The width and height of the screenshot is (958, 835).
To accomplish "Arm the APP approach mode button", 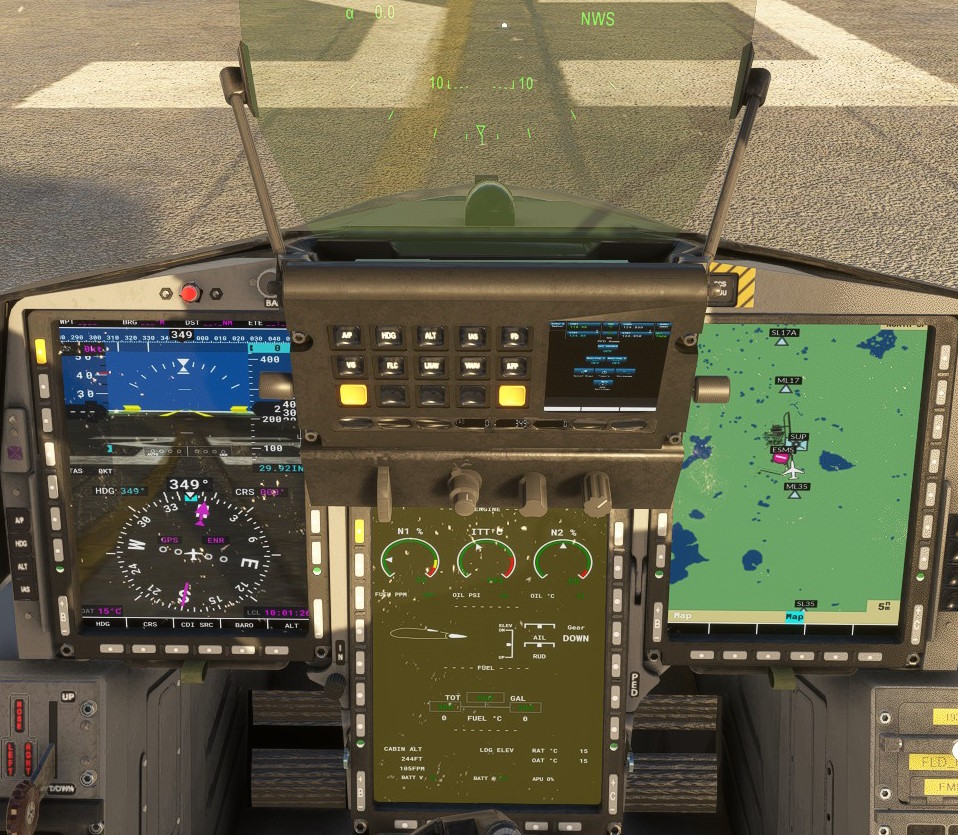I will pyautogui.click(x=513, y=366).
